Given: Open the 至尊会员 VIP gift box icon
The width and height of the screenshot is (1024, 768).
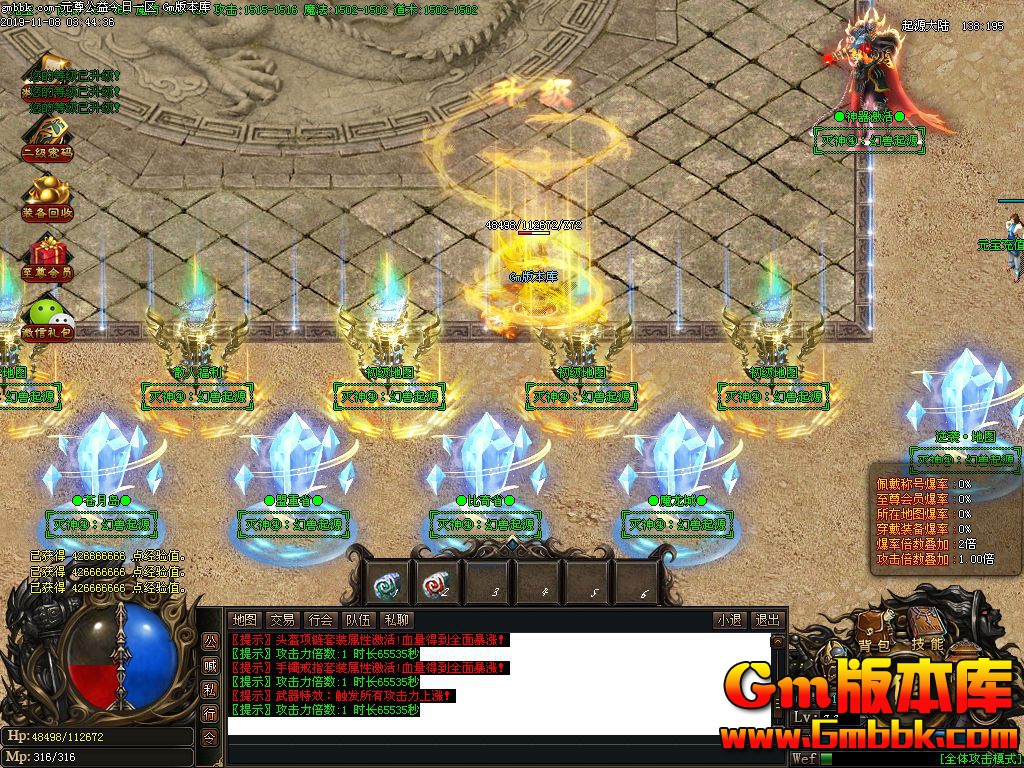Looking at the screenshot, I should tap(47, 257).
